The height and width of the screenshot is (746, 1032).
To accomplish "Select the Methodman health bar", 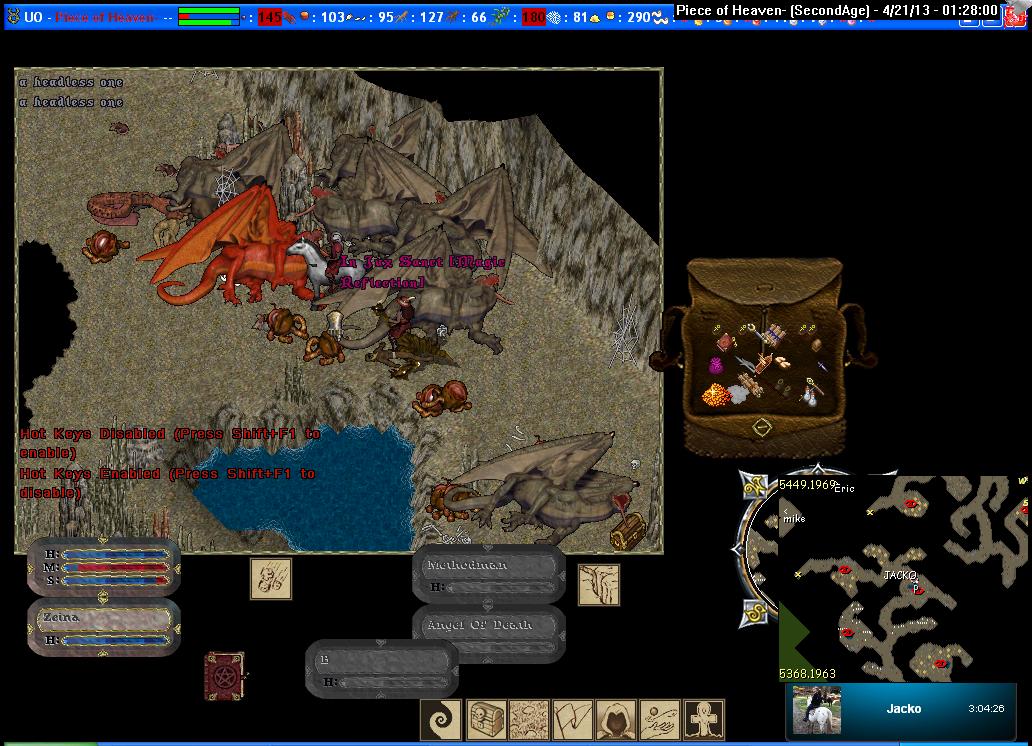I will point(489,575).
